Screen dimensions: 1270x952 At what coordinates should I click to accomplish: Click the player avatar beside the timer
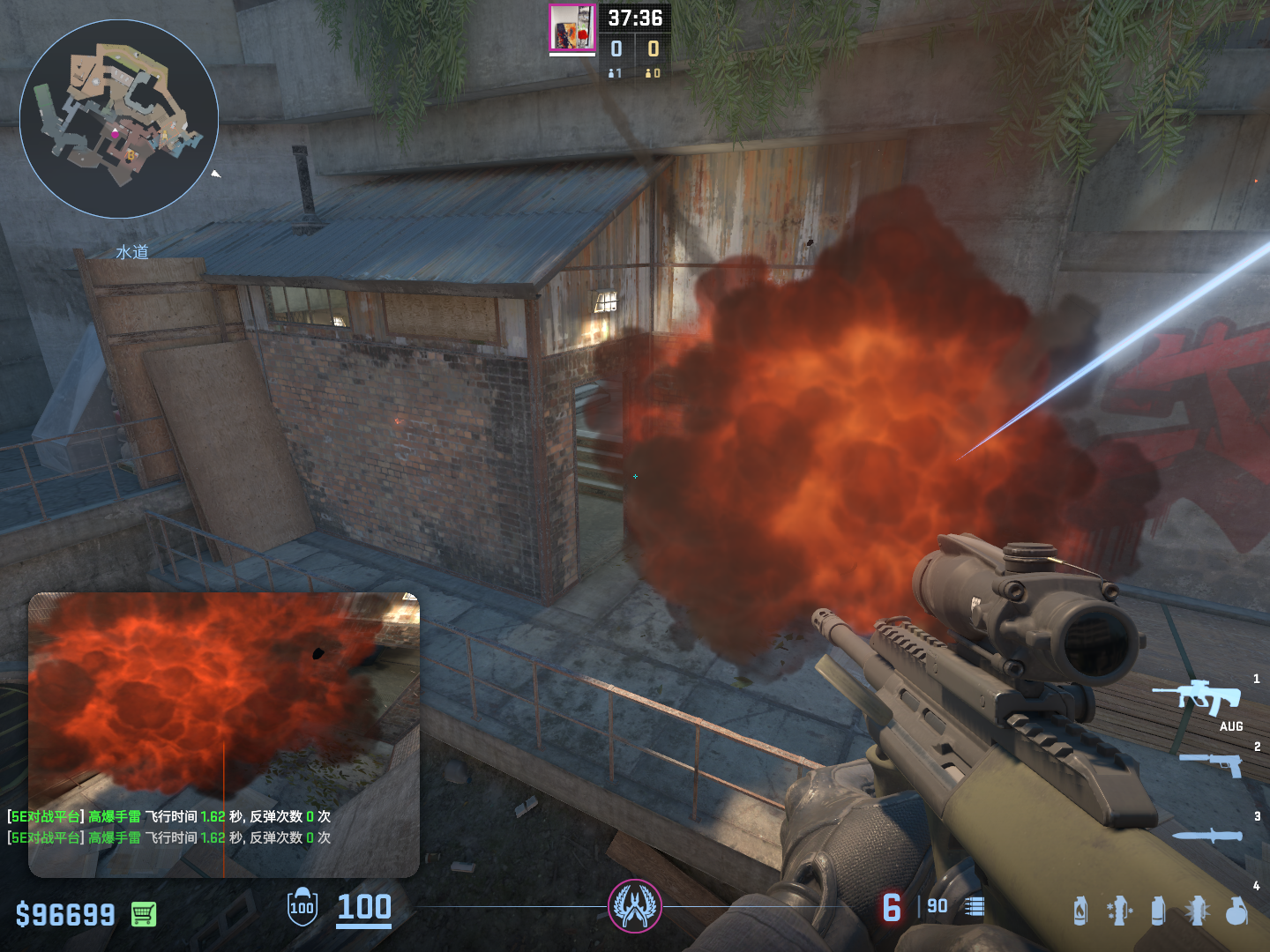(x=572, y=28)
